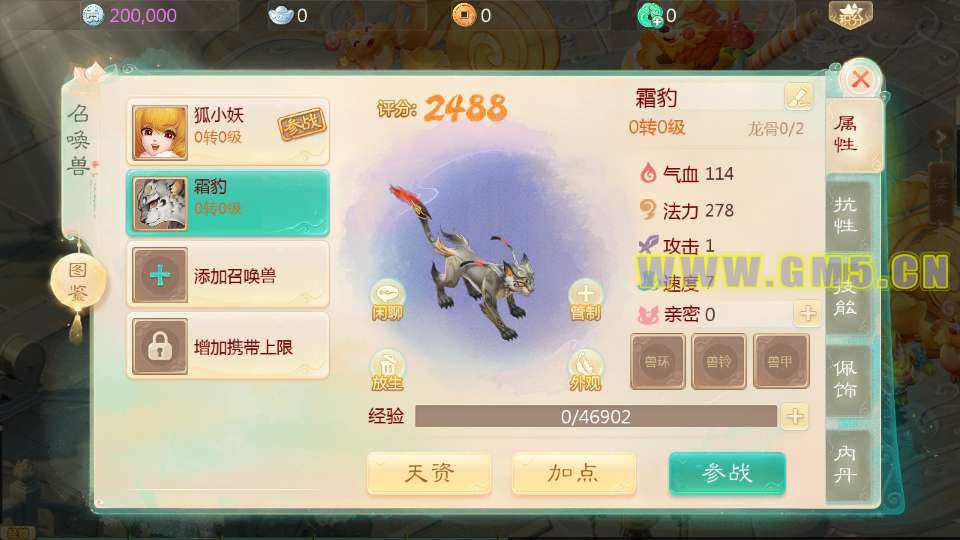Click the 闲聊 chat icon
Image resolution: width=960 pixels, height=540 pixels.
387,298
